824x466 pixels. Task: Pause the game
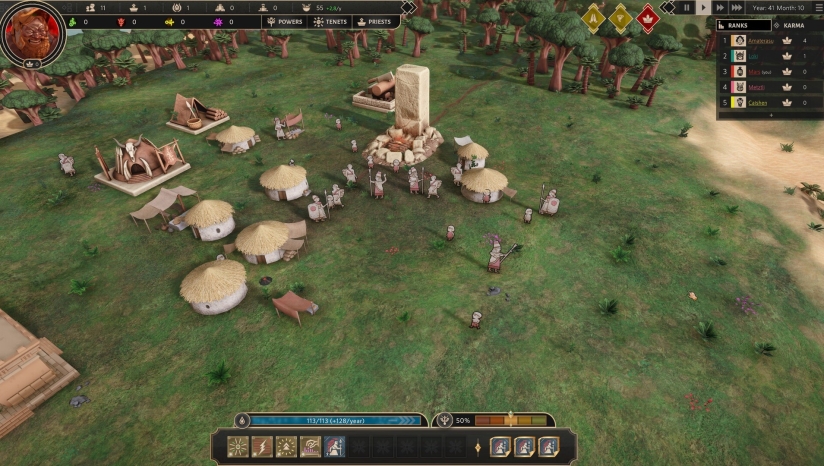tap(687, 8)
